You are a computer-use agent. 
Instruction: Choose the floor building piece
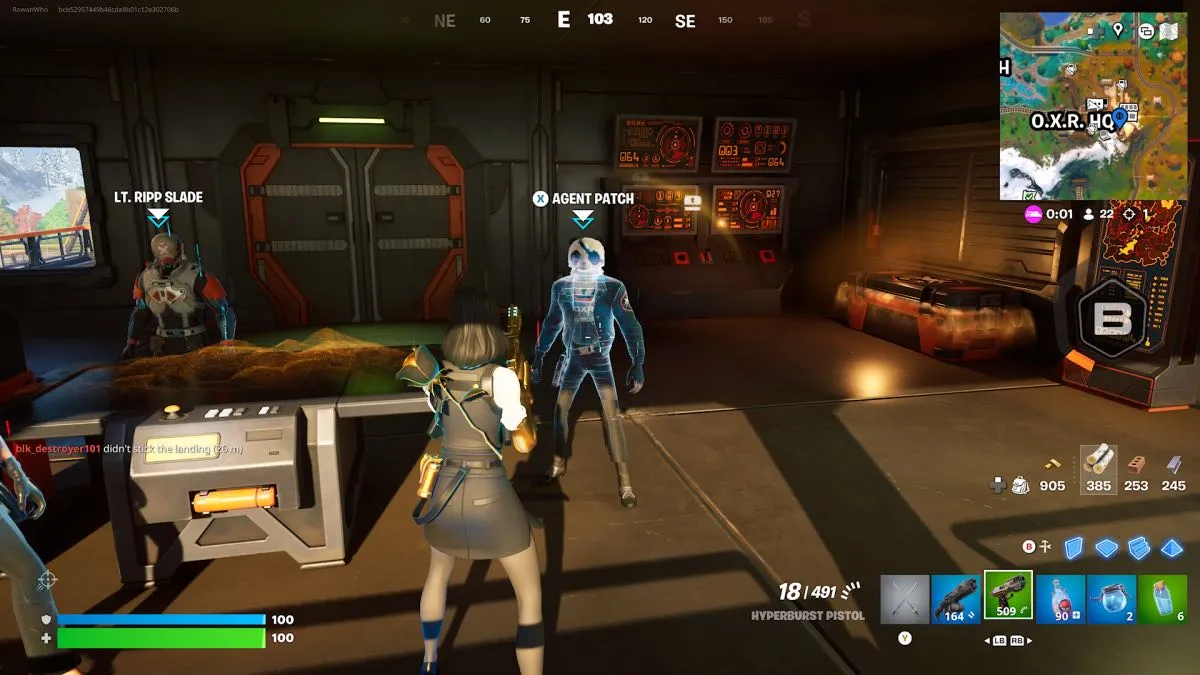pos(1106,547)
